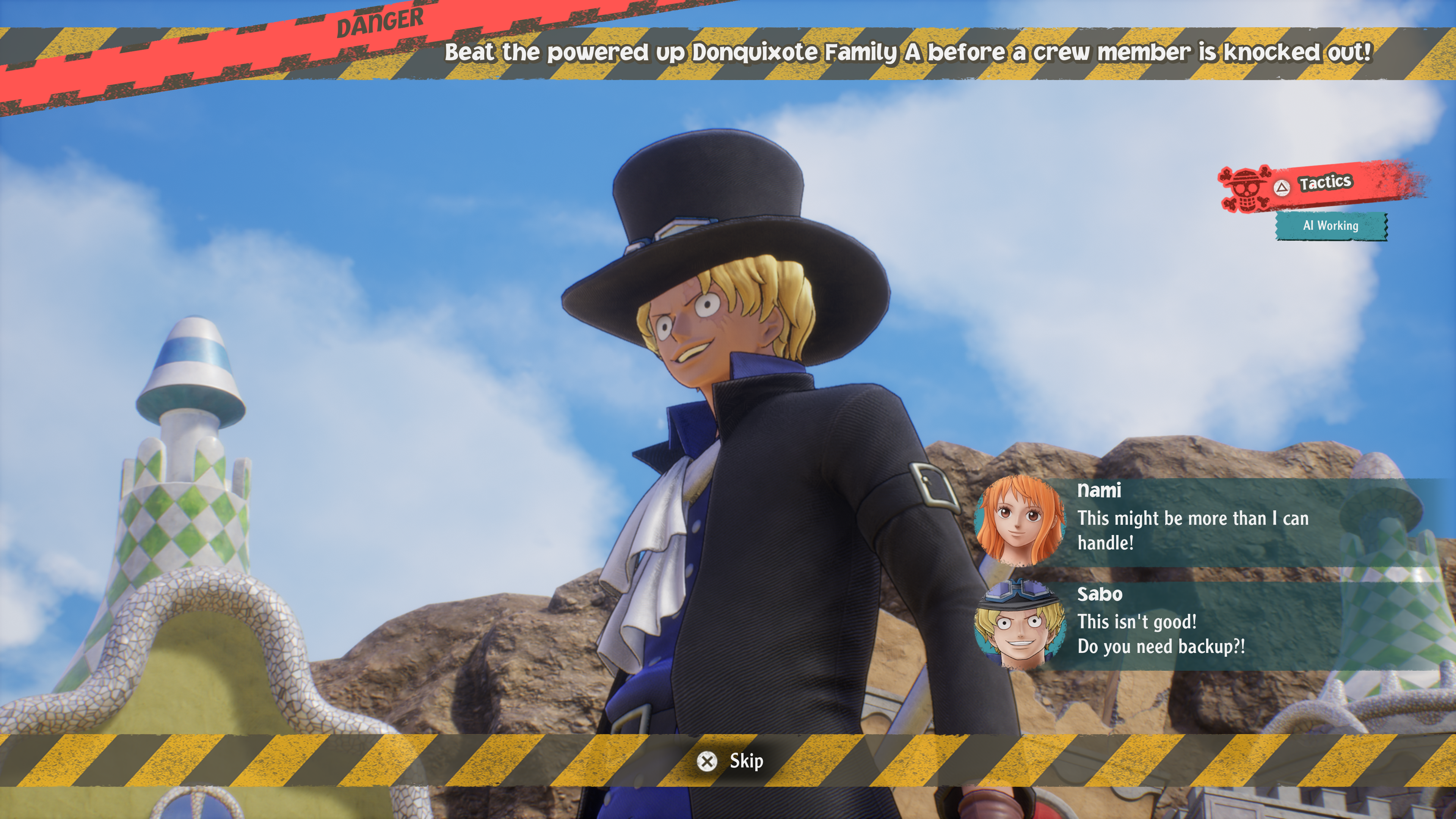
Task: Select the AI Working tactic label
Action: pyautogui.click(x=1330, y=226)
